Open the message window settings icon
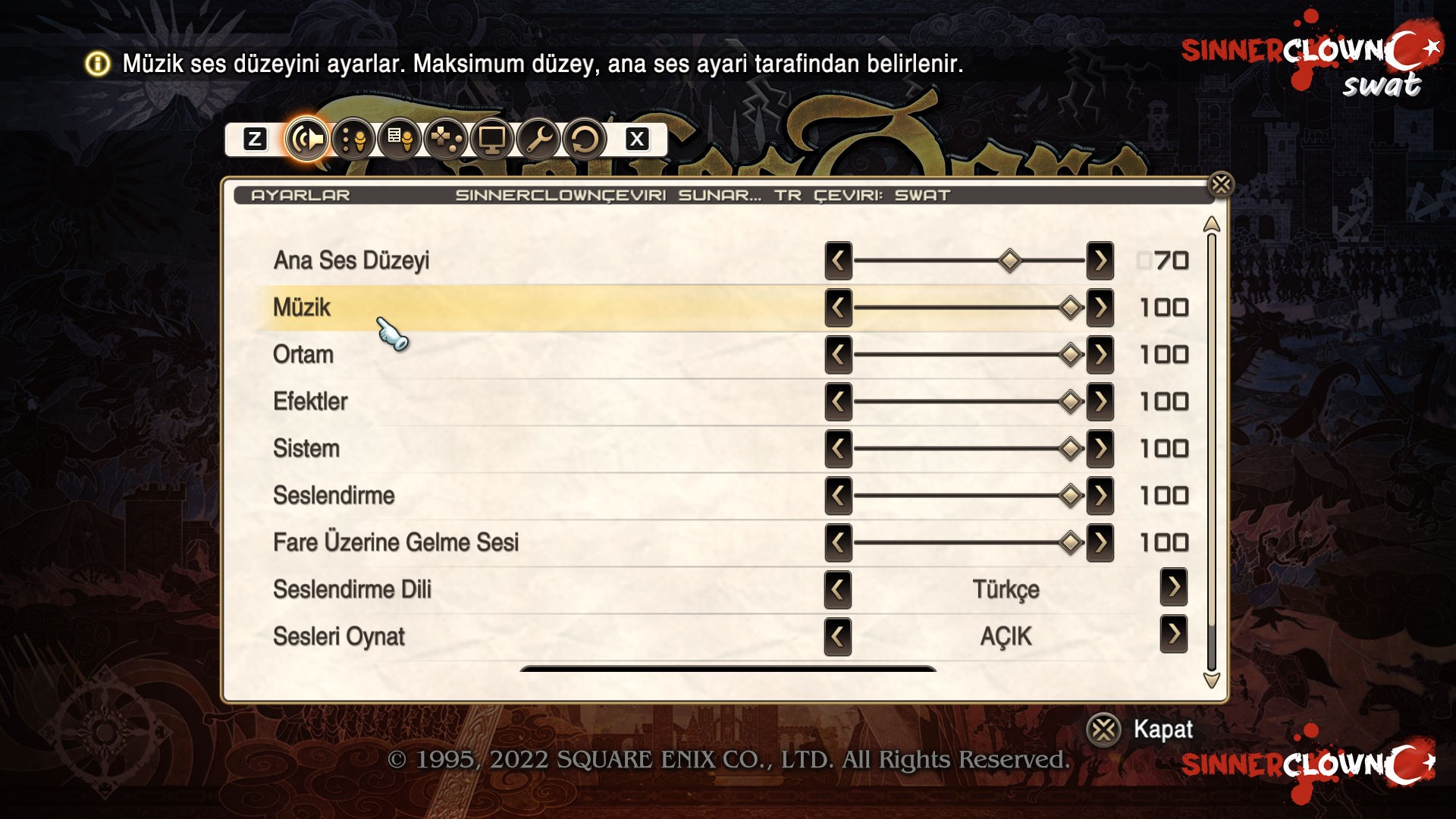Viewport: 1456px width, 819px height. [400, 139]
